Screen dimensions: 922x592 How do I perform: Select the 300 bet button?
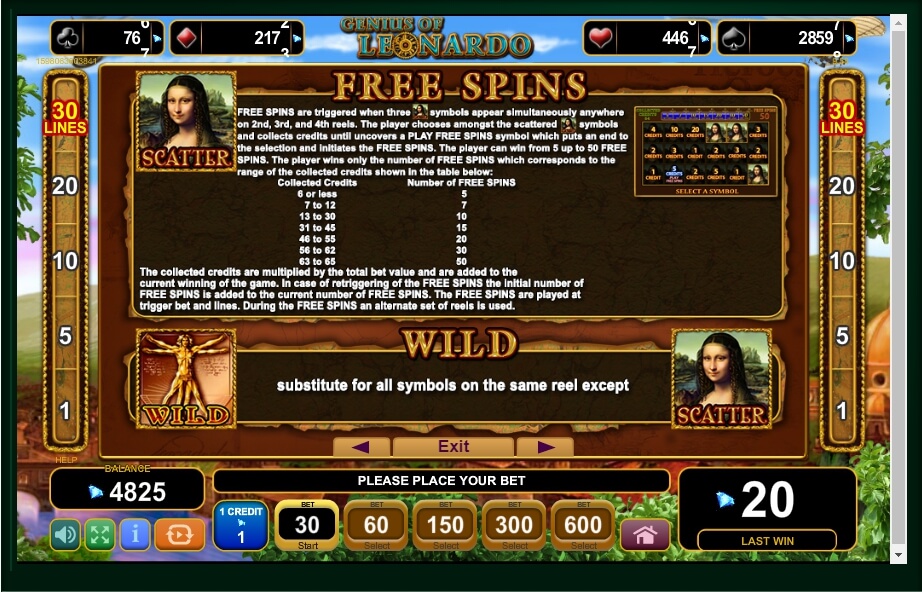514,525
